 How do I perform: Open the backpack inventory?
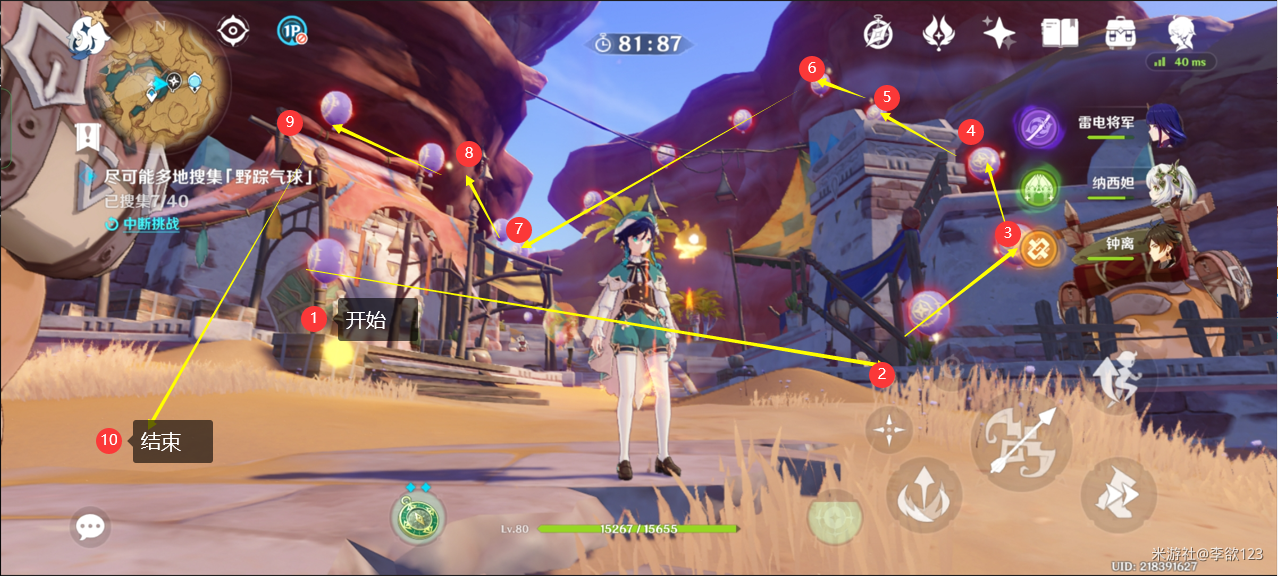pyautogui.click(x=1120, y=33)
